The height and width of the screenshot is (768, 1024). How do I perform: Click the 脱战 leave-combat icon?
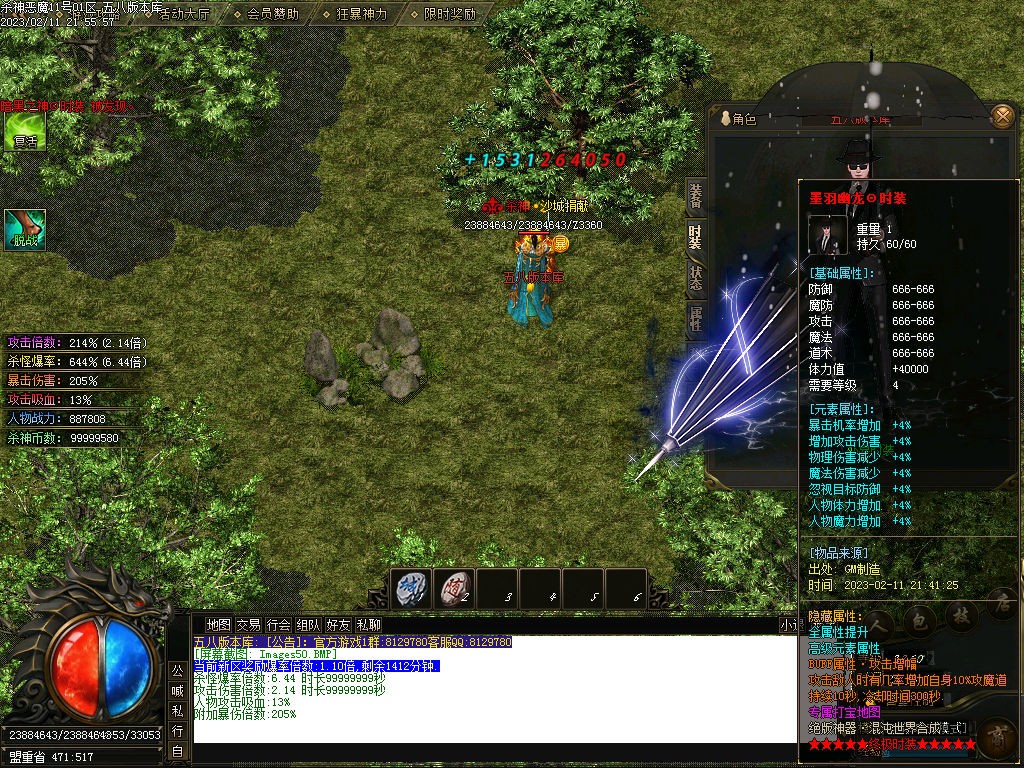pyautogui.click(x=25, y=229)
